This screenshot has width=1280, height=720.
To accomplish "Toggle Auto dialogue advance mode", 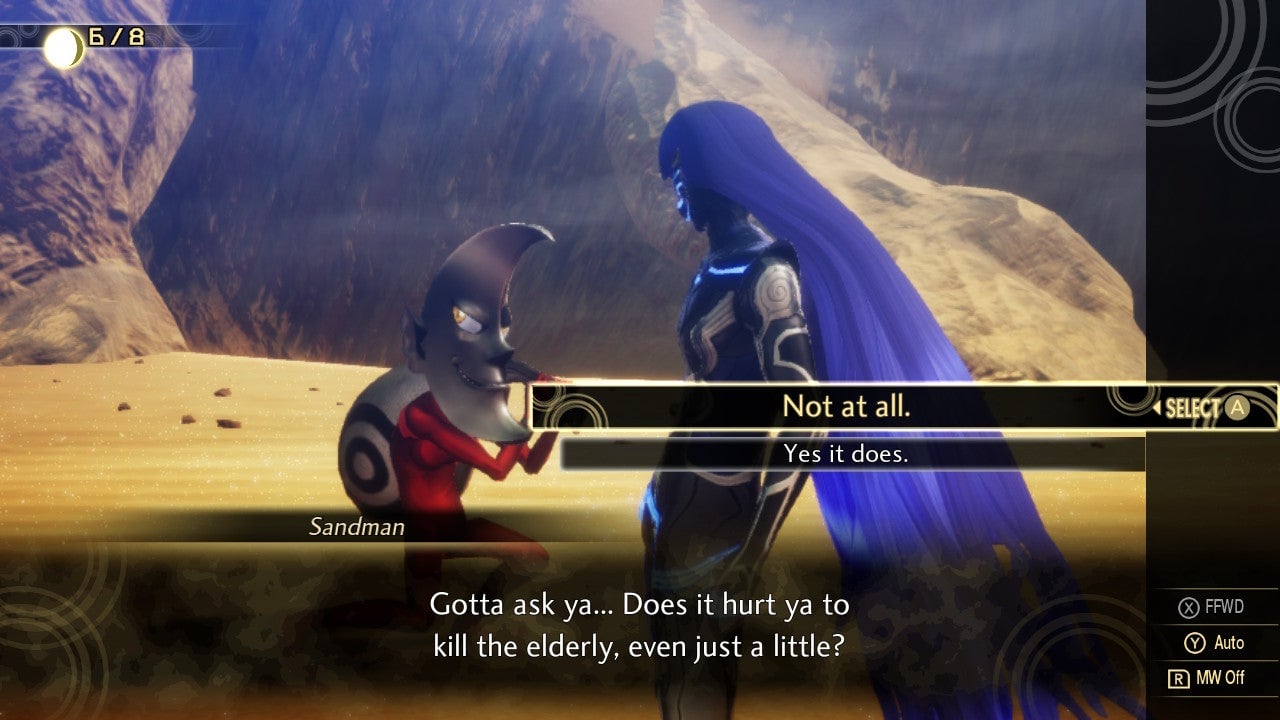I will (x=1215, y=643).
